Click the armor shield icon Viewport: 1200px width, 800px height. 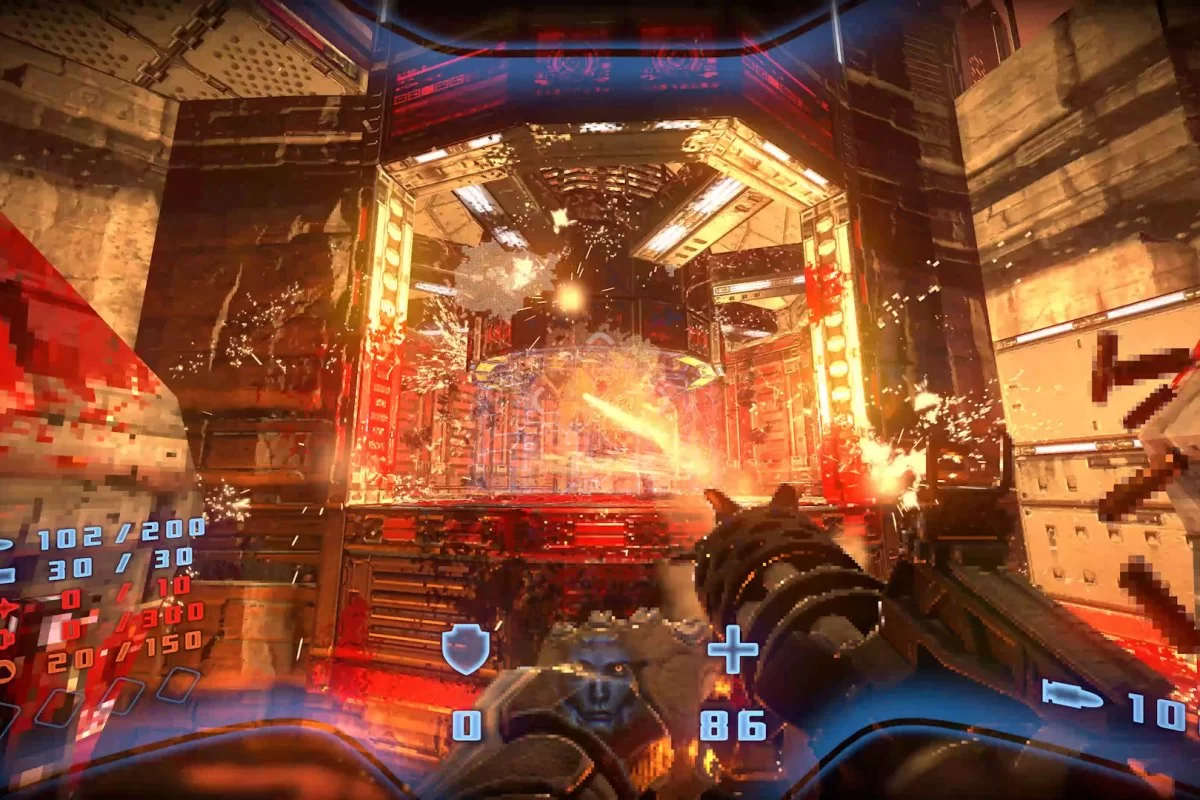(466, 650)
